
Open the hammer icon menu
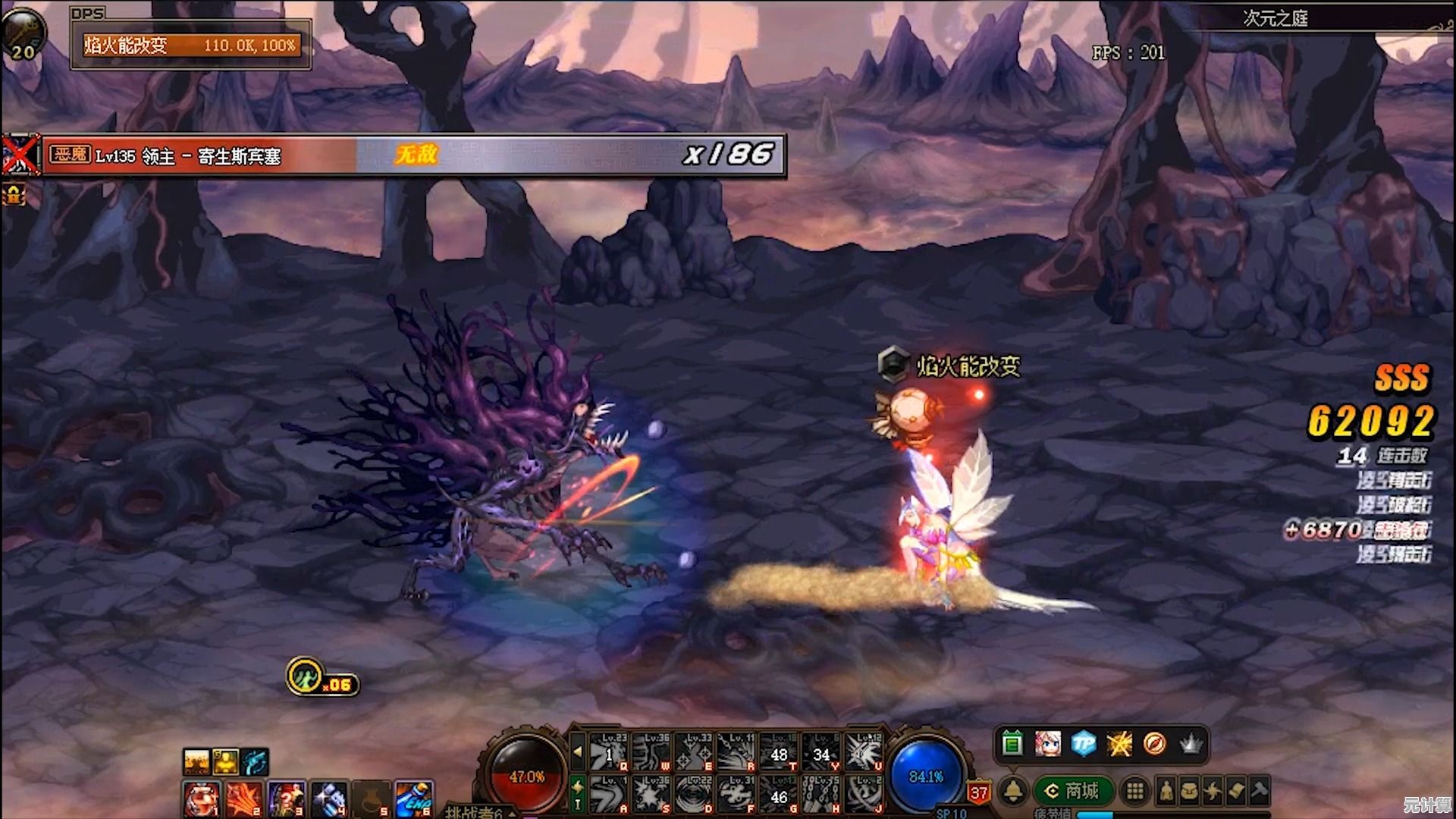(x=1259, y=792)
